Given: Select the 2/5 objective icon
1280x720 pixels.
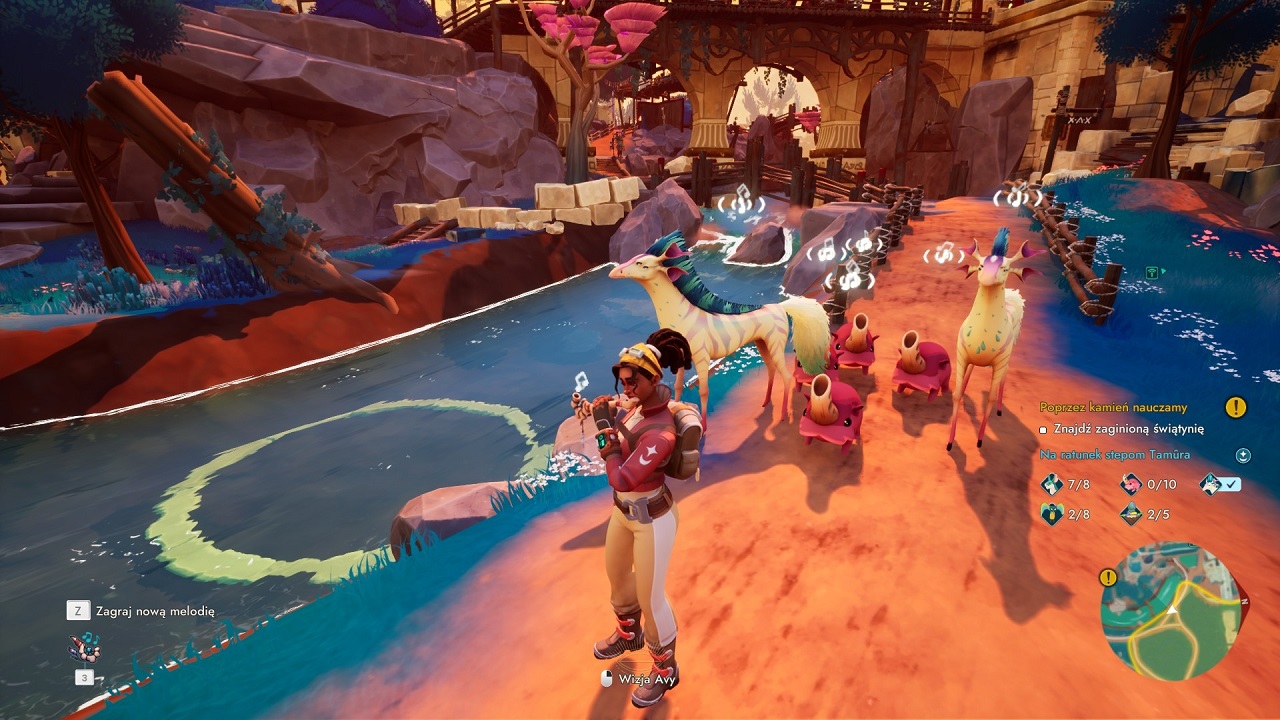Looking at the screenshot, I should [1131, 514].
